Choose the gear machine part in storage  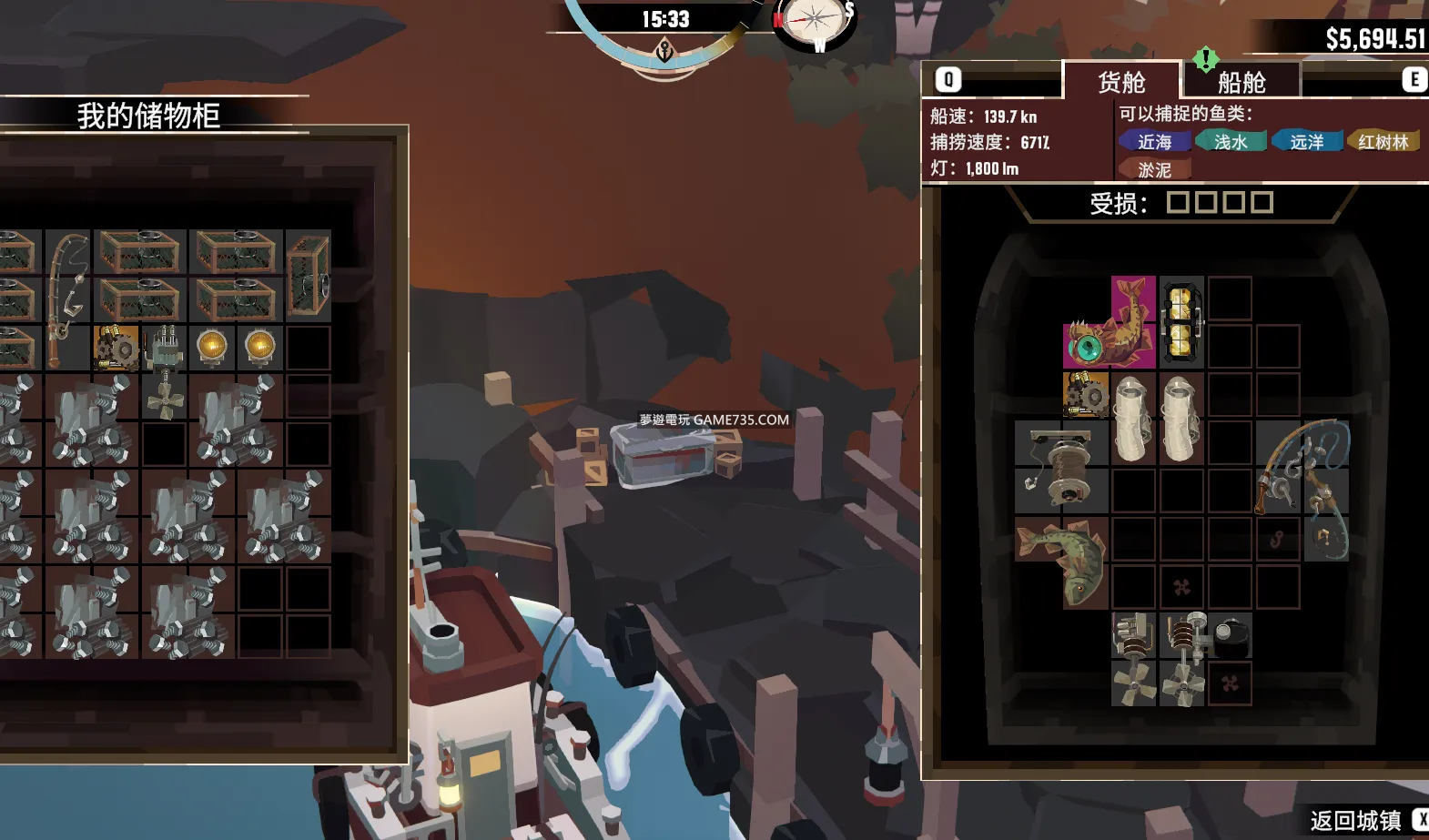(x=117, y=348)
